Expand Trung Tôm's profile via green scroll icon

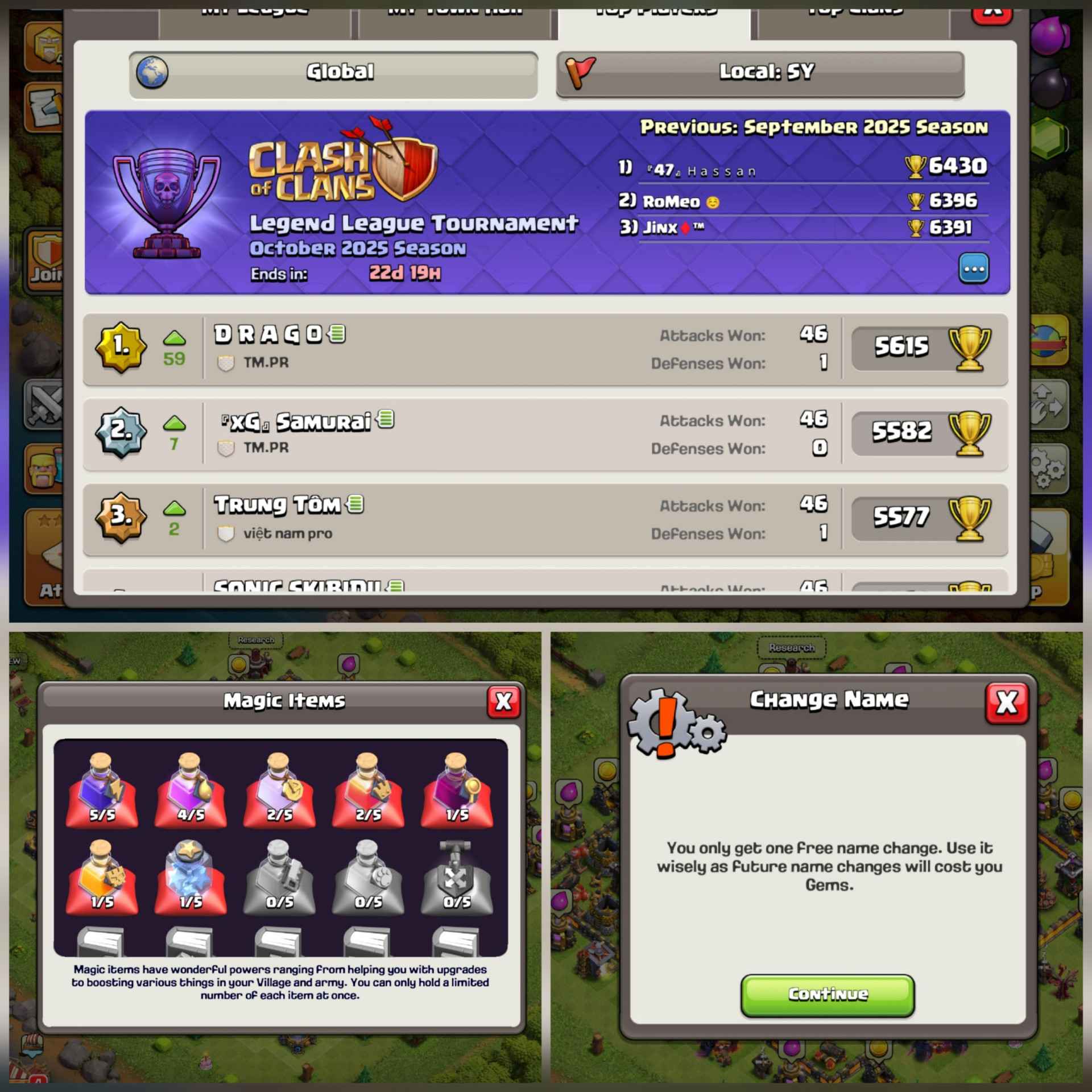[x=356, y=504]
